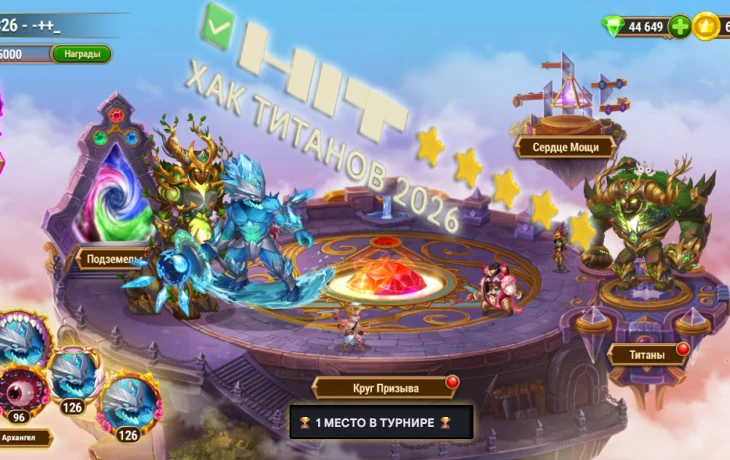The height and width of the screenshot is (460, 730).
Task: Click the gold crown coin icon
Action: coord(708,26)
